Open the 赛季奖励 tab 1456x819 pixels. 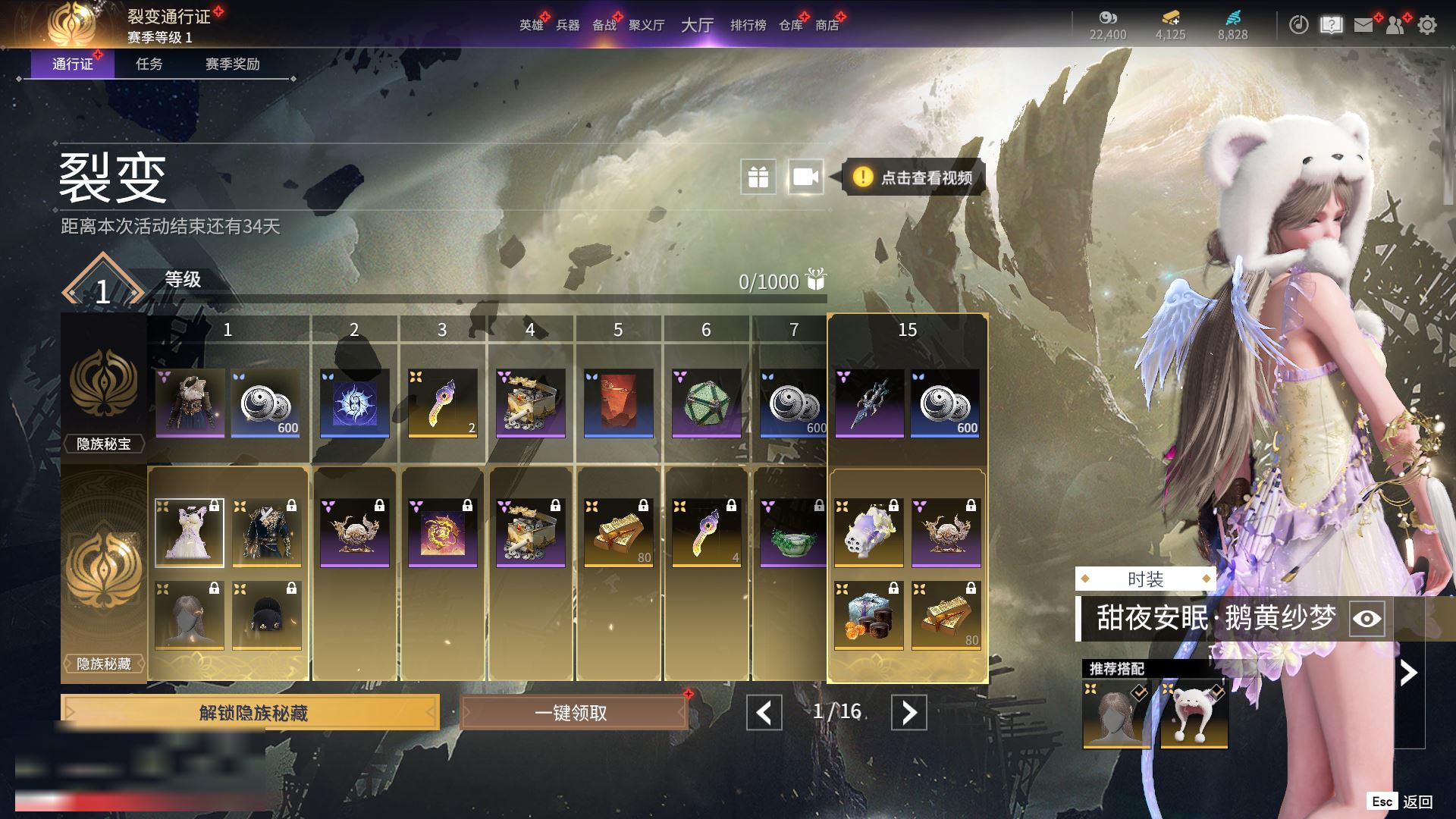(232, 64)
